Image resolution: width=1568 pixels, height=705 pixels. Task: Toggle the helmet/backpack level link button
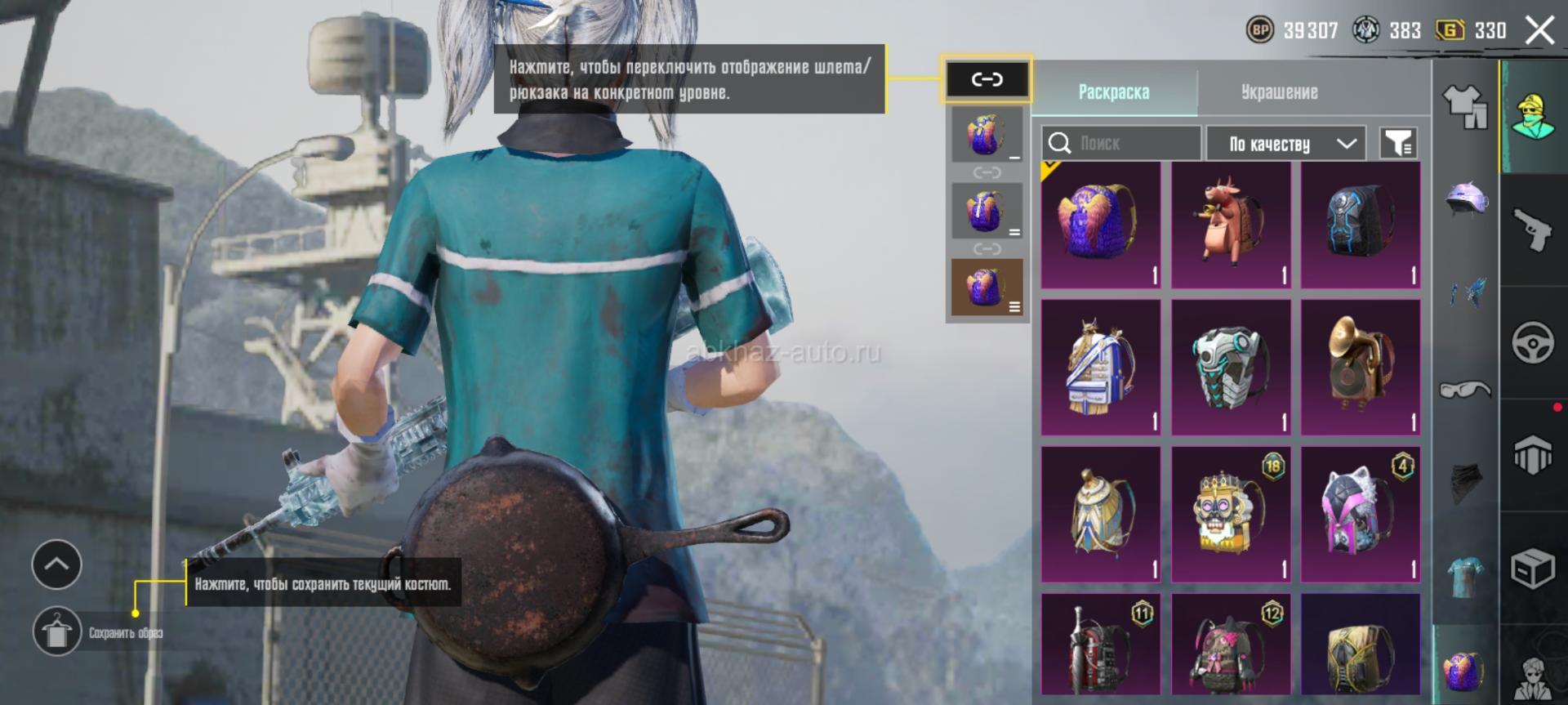point(987,79)
